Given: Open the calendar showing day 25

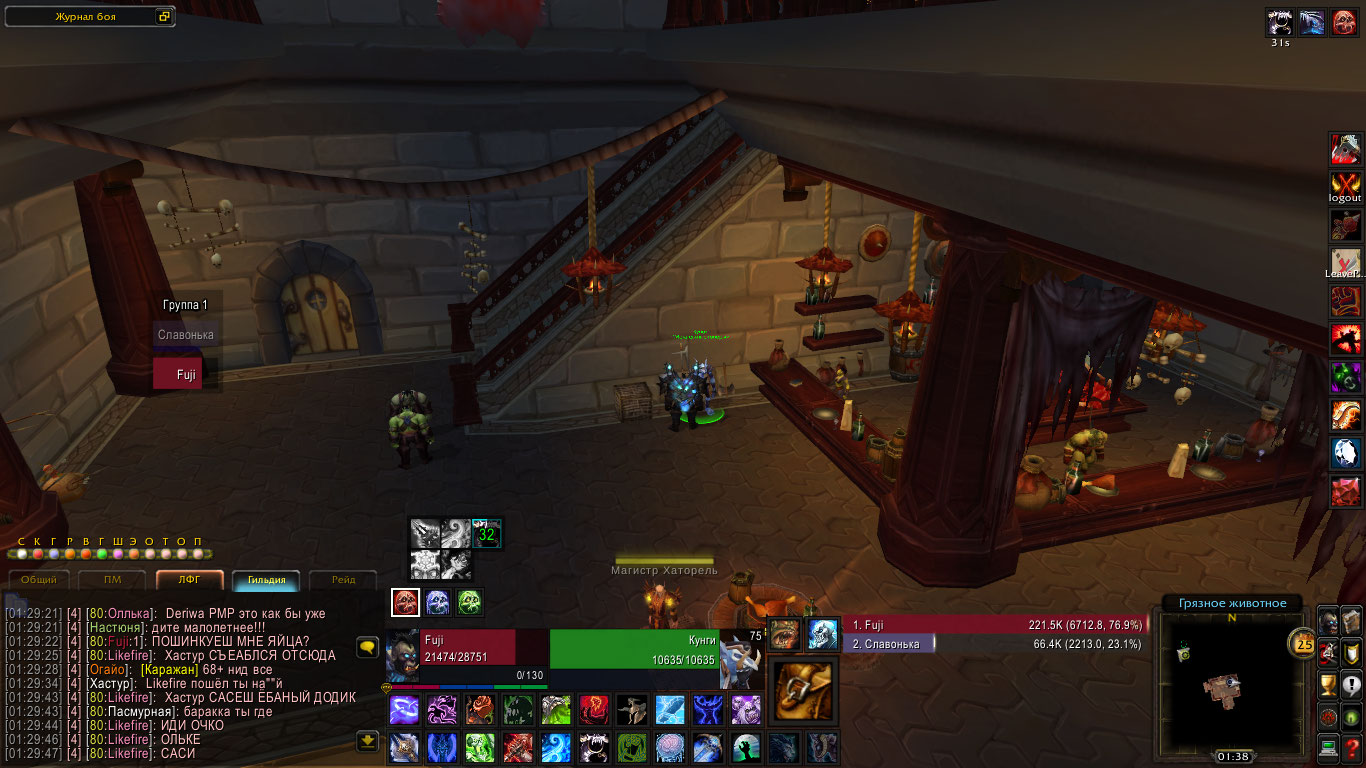Looking at the screenshot, I should pyautogui.click(x=1304, y=643).
